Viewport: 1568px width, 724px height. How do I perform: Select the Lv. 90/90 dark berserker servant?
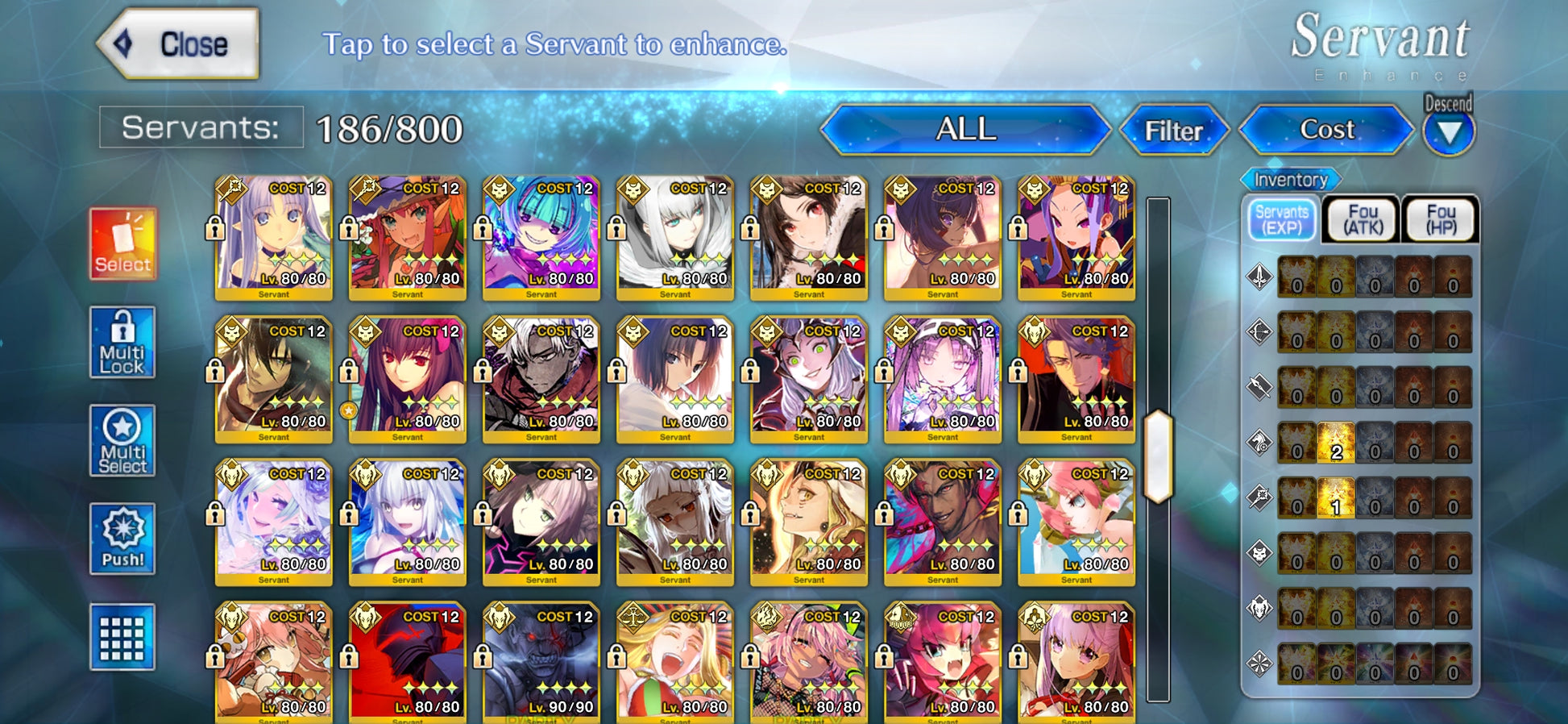pos(541,661)
